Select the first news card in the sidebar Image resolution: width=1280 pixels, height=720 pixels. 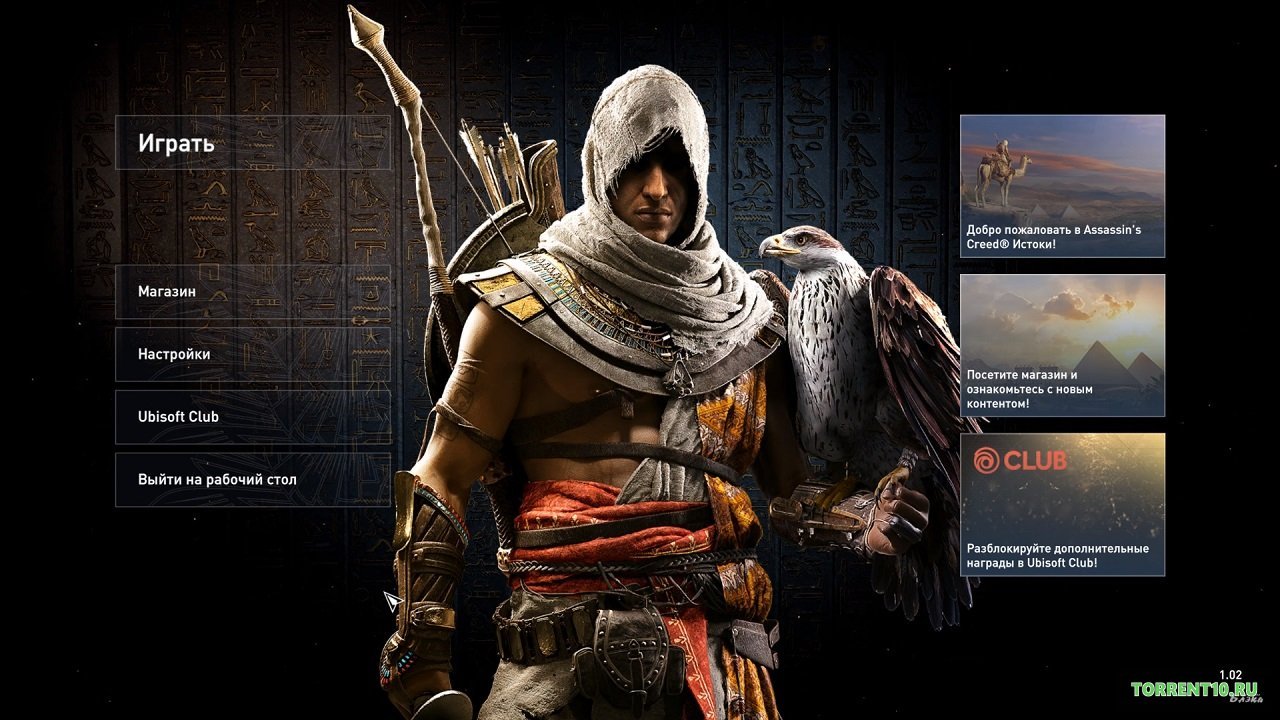(x=1062, y=188)
